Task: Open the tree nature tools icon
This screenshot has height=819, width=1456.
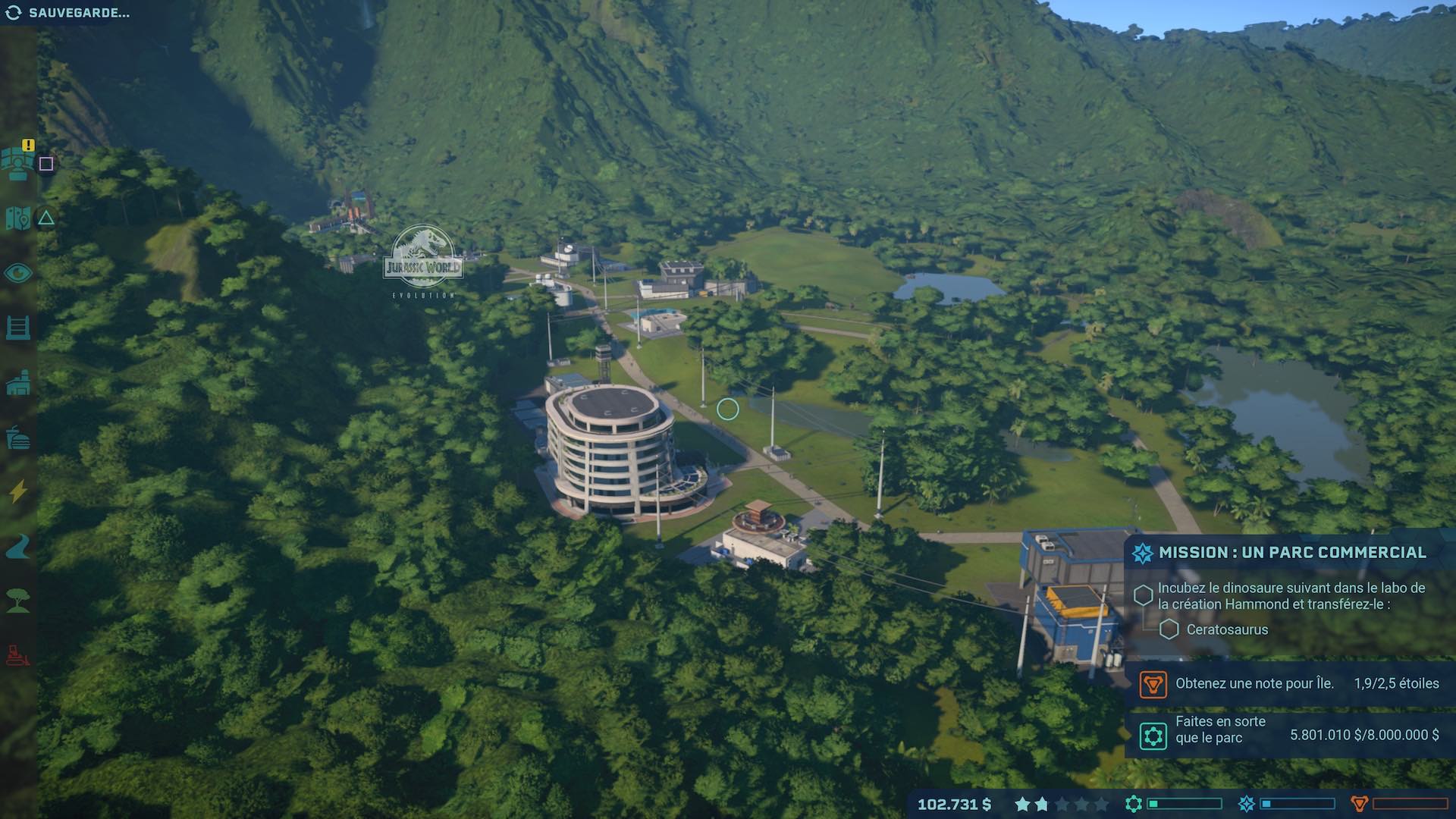Action: (18, 601)
